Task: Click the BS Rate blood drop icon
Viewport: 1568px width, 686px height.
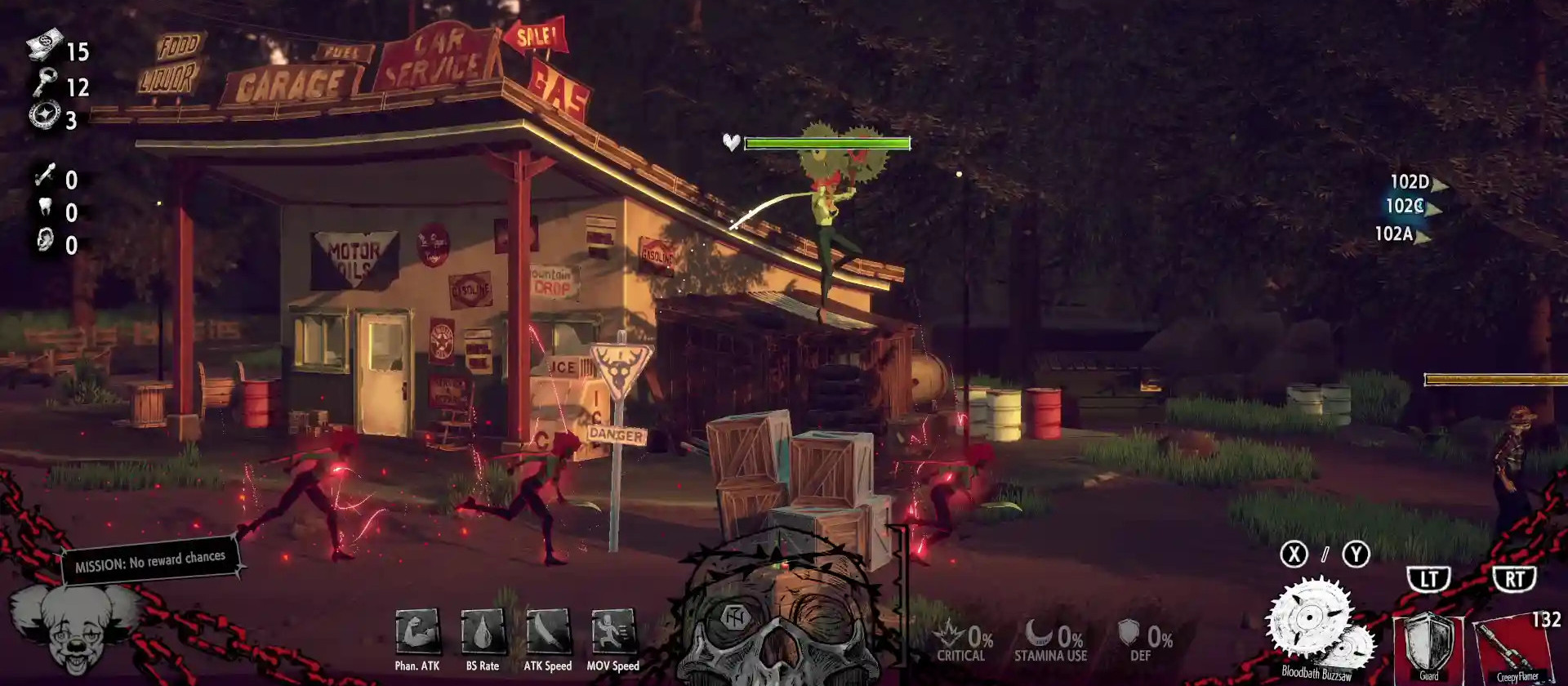Action: click(x=483, y=633)
